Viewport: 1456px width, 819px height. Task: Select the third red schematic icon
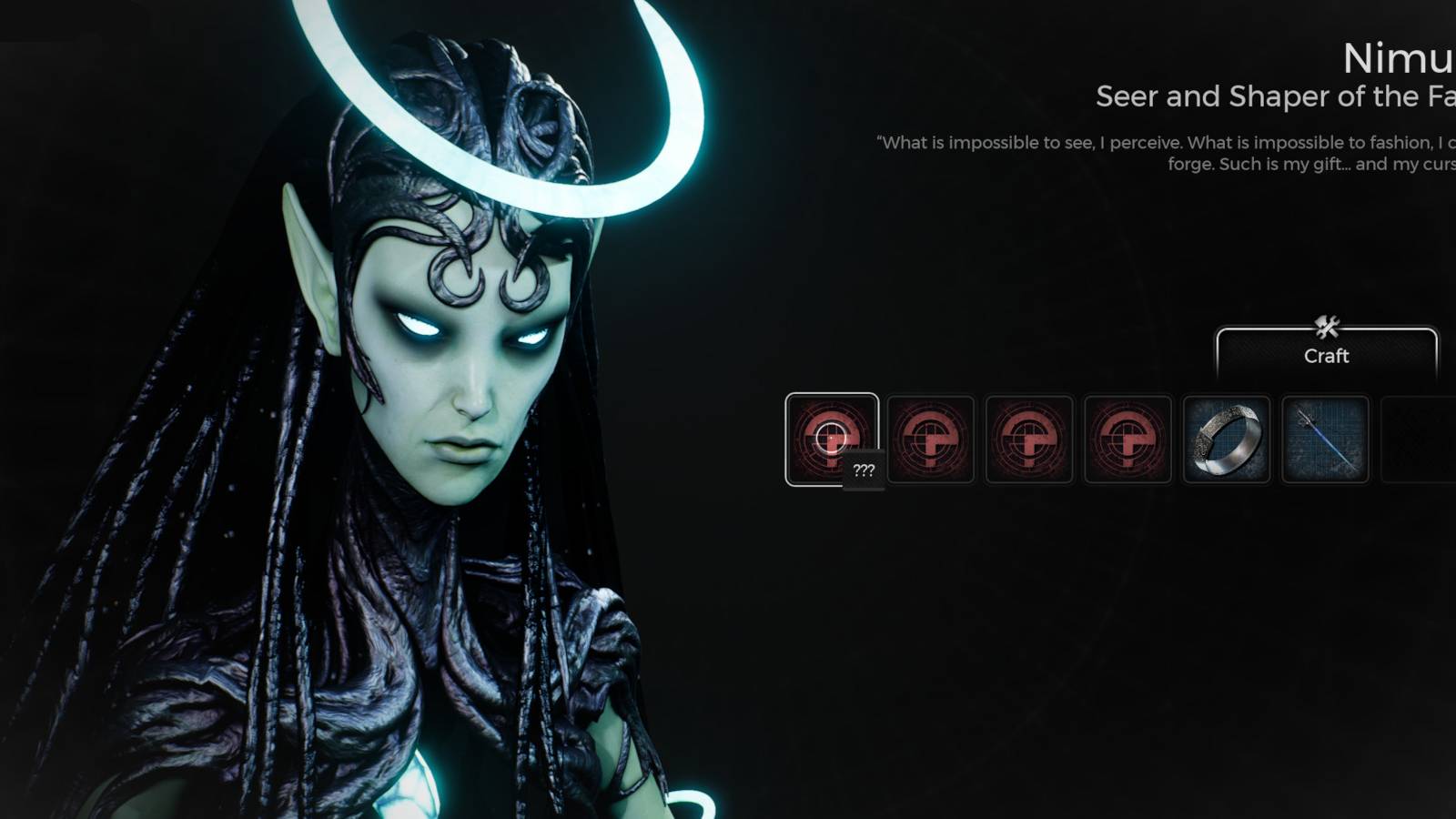(x=1028, y=440)
